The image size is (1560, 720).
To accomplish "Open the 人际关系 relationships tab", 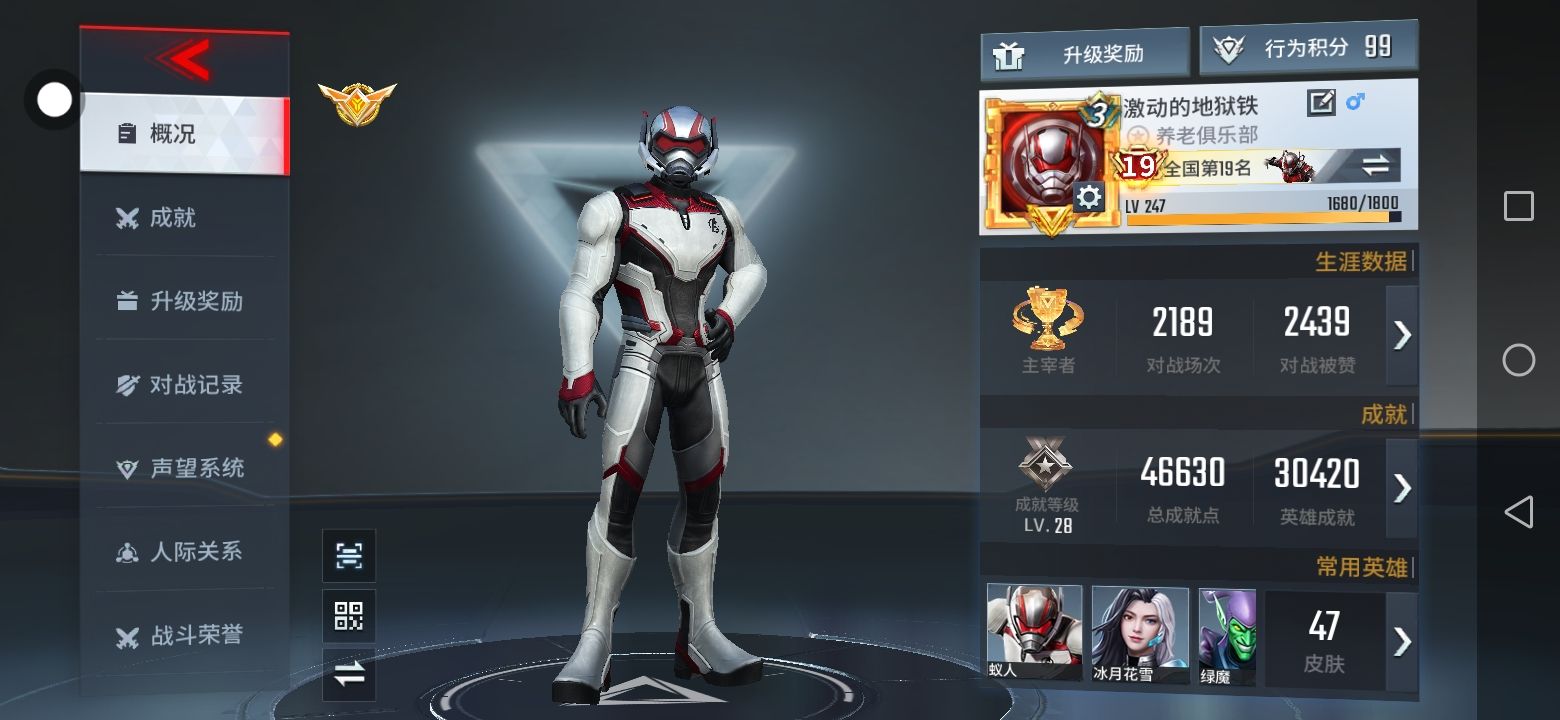I will click(x=184, y=551).
